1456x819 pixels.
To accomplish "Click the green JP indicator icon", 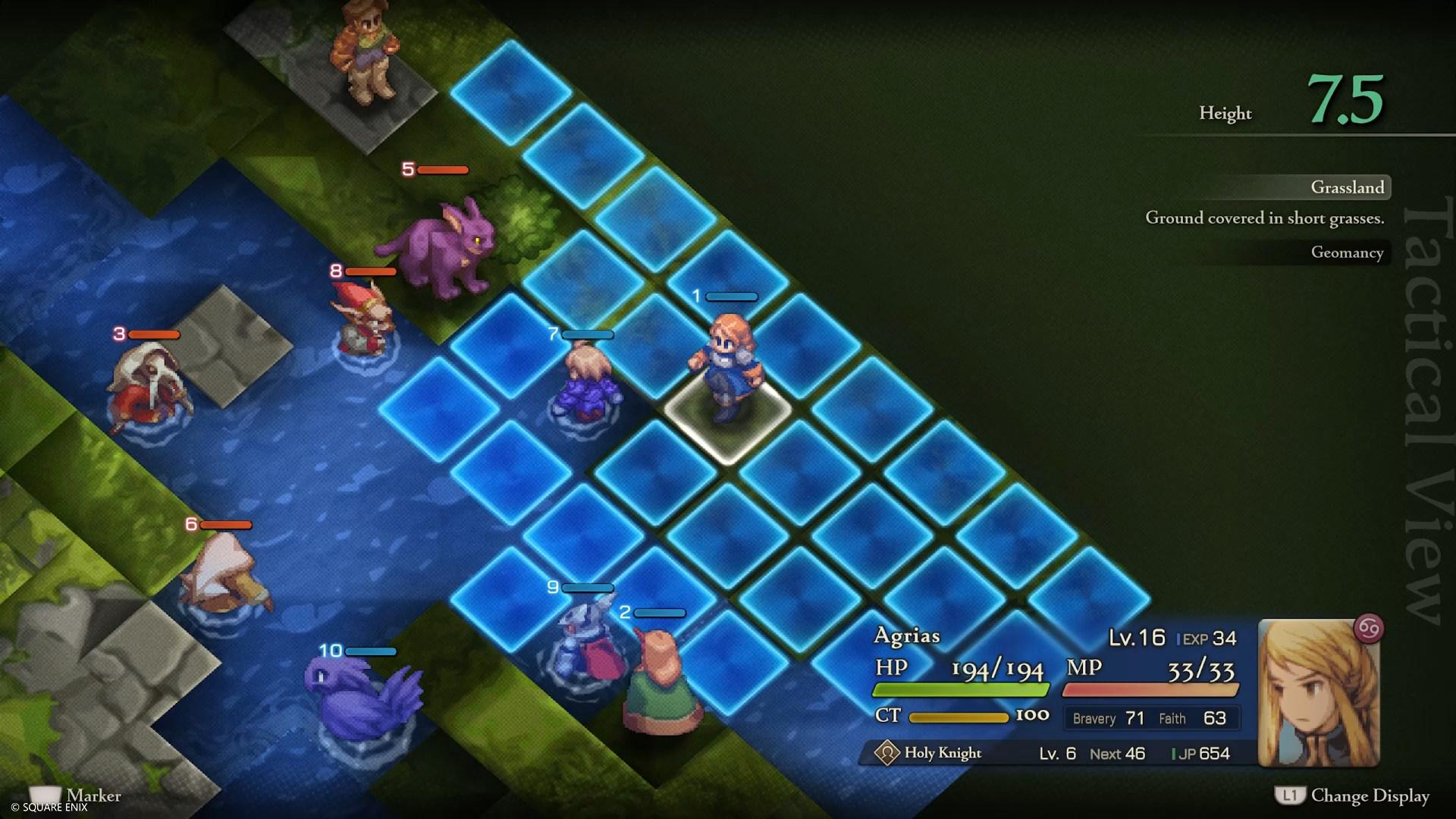I will 1173,753.
